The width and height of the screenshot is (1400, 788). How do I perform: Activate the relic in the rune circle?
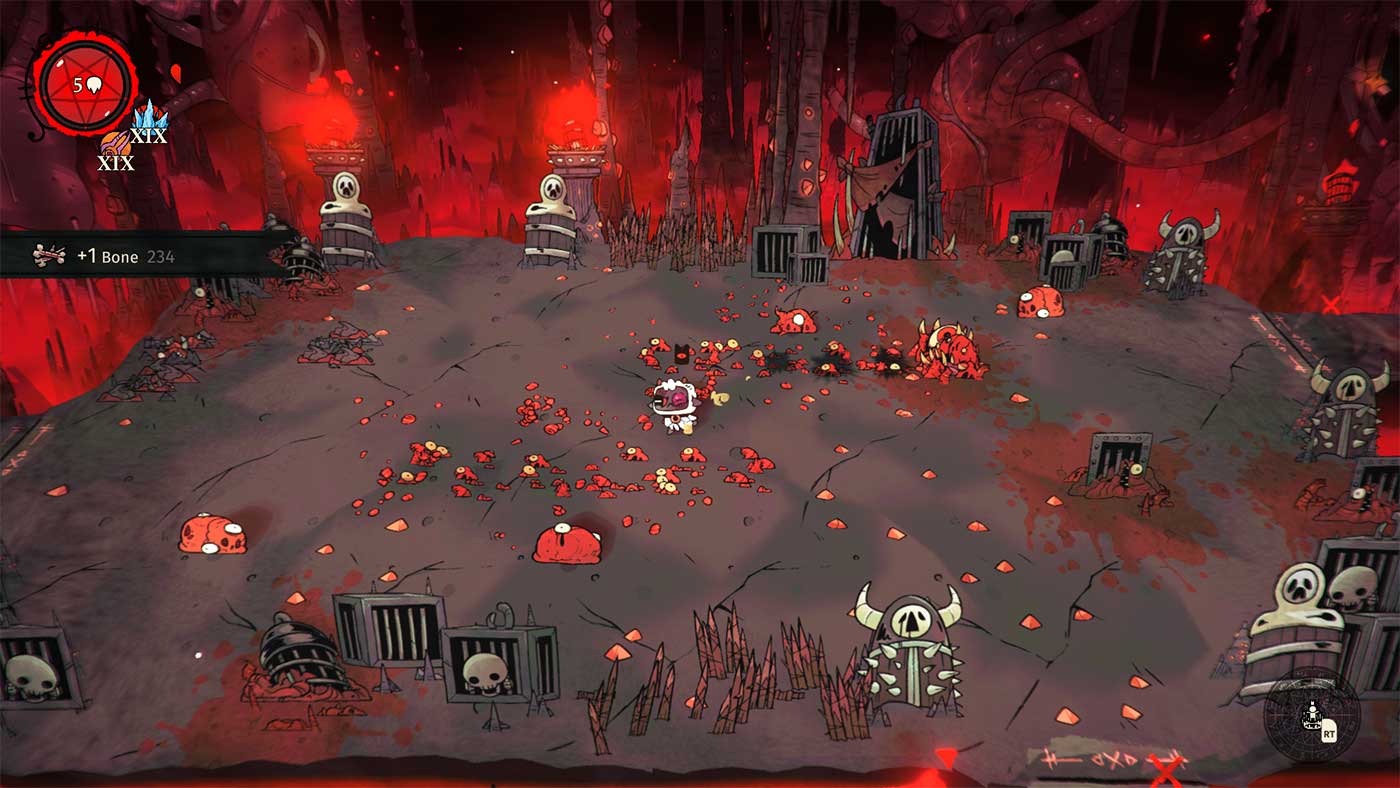coord(1310,716)
